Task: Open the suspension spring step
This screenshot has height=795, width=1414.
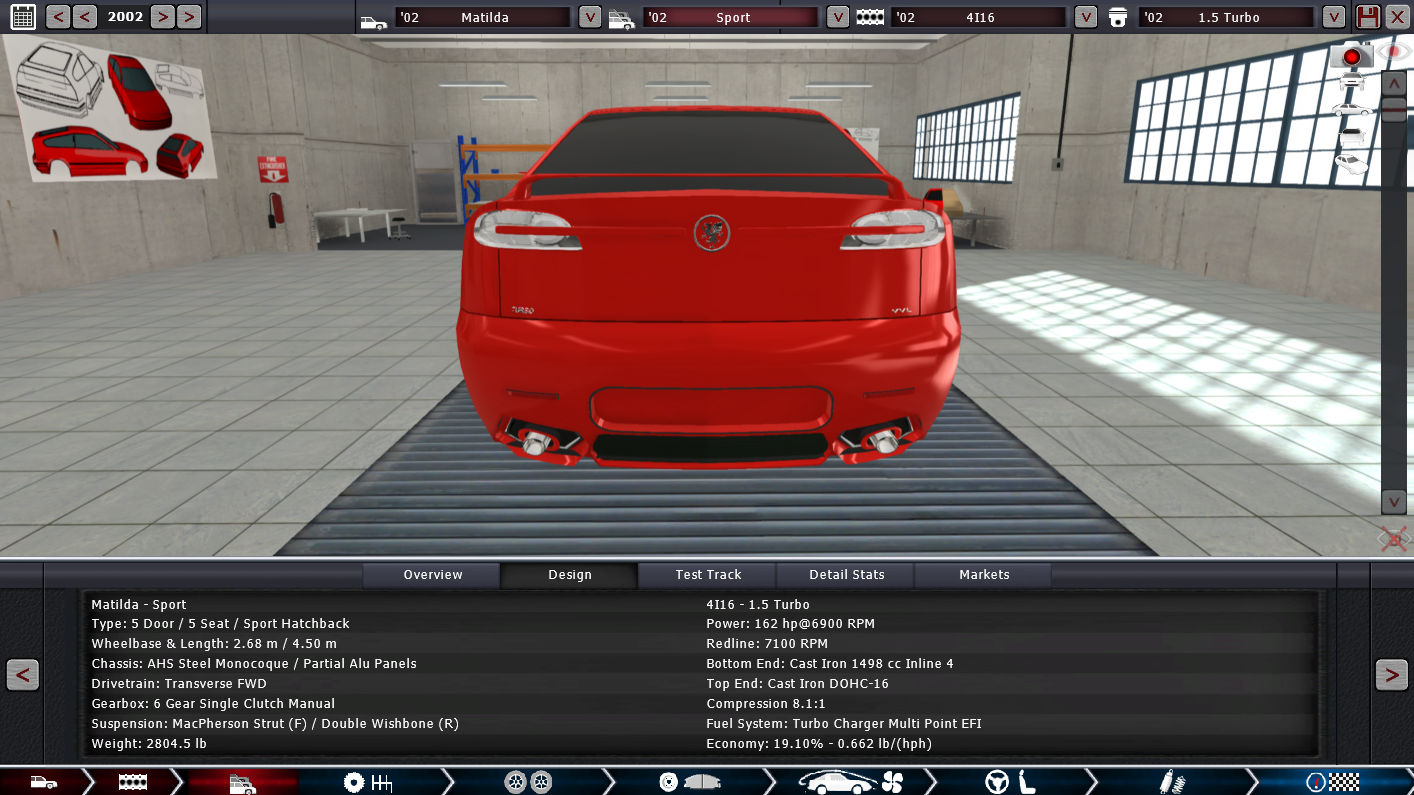Action: point(1166,782)
